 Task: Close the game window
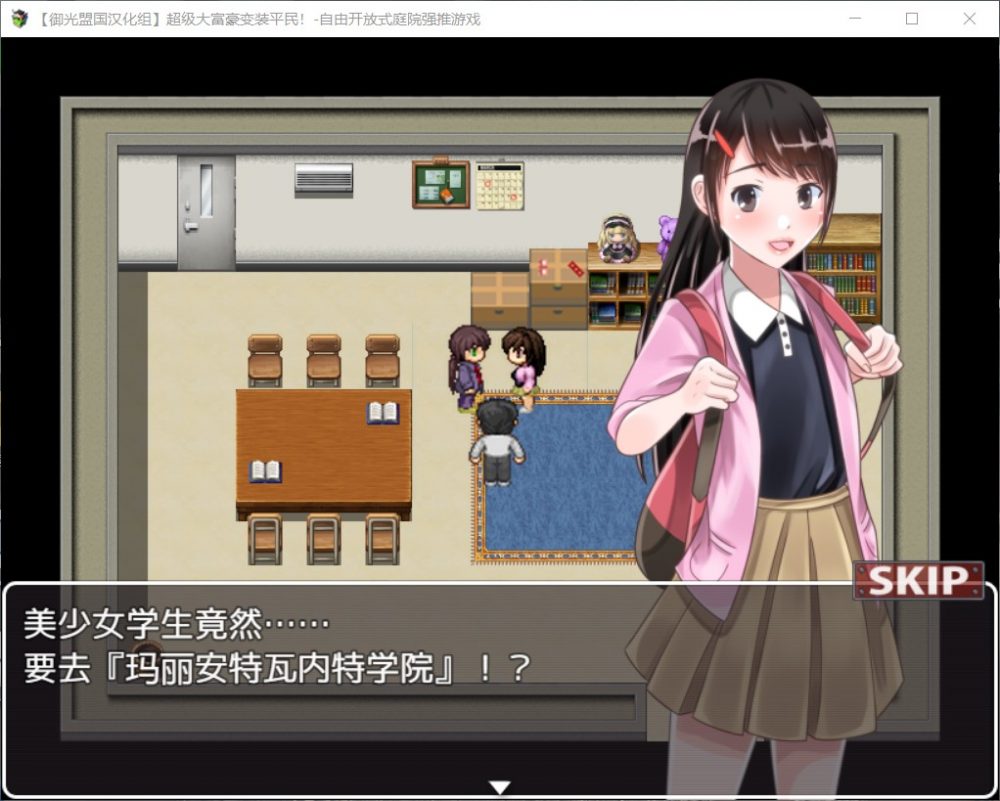point(969,19)
